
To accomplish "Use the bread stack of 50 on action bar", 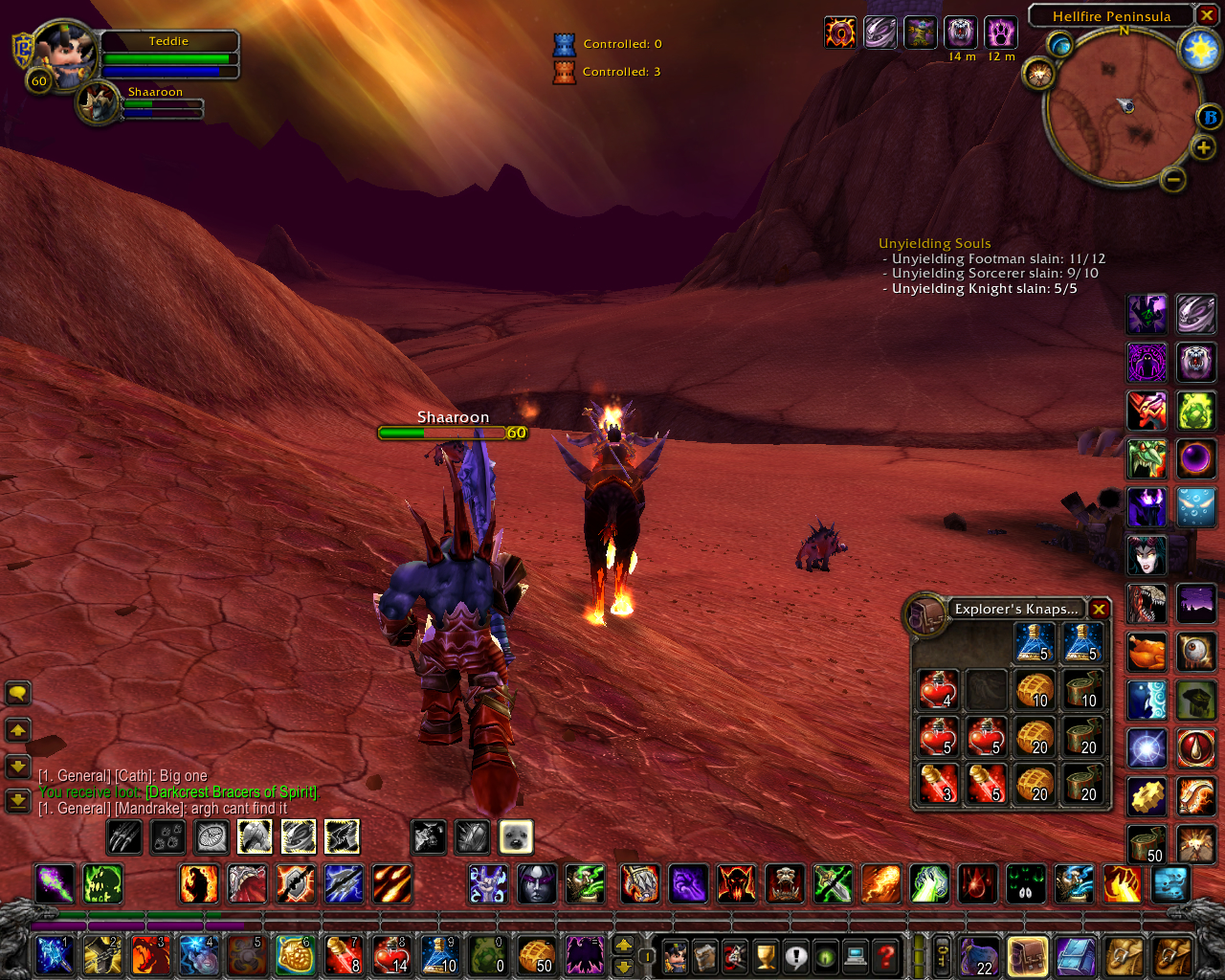I will pos(536,955).
